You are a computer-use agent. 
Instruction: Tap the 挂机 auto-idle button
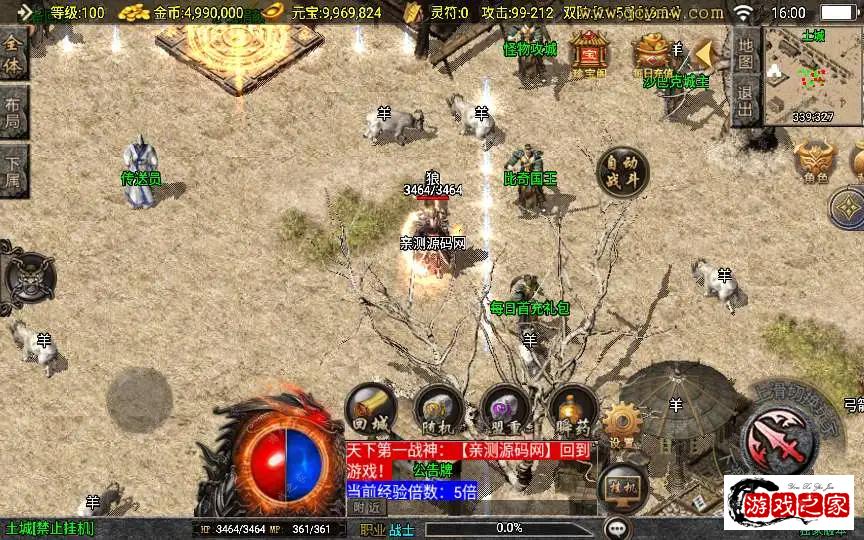tap(622, 486)
